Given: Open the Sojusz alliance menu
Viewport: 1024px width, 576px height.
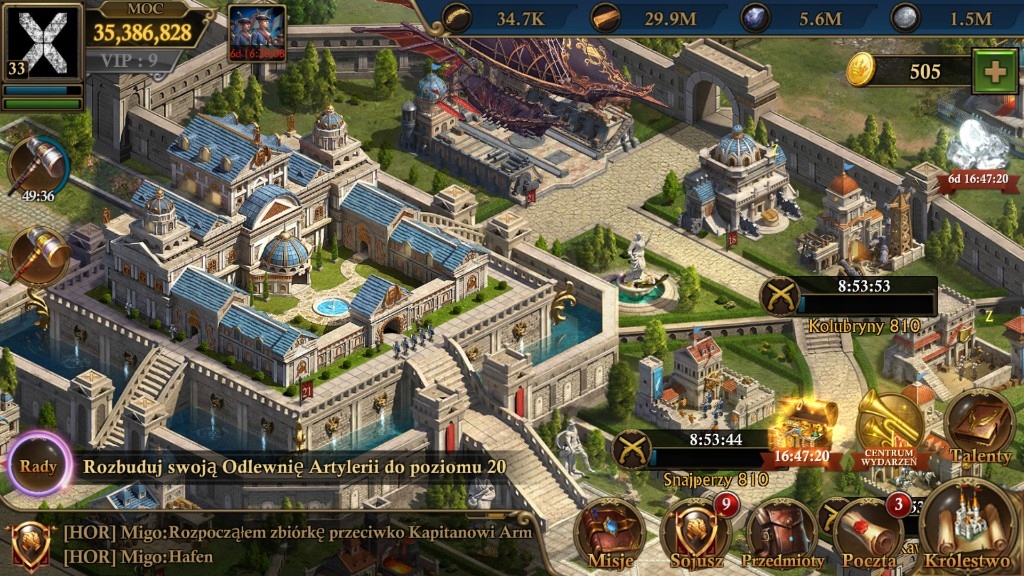Looking at the screenshot, I should (696, 533).
